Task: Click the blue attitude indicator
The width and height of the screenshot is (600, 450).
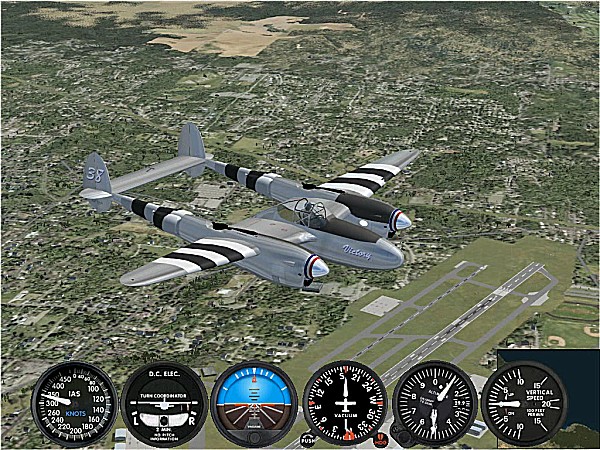Action: pos(254,404)
